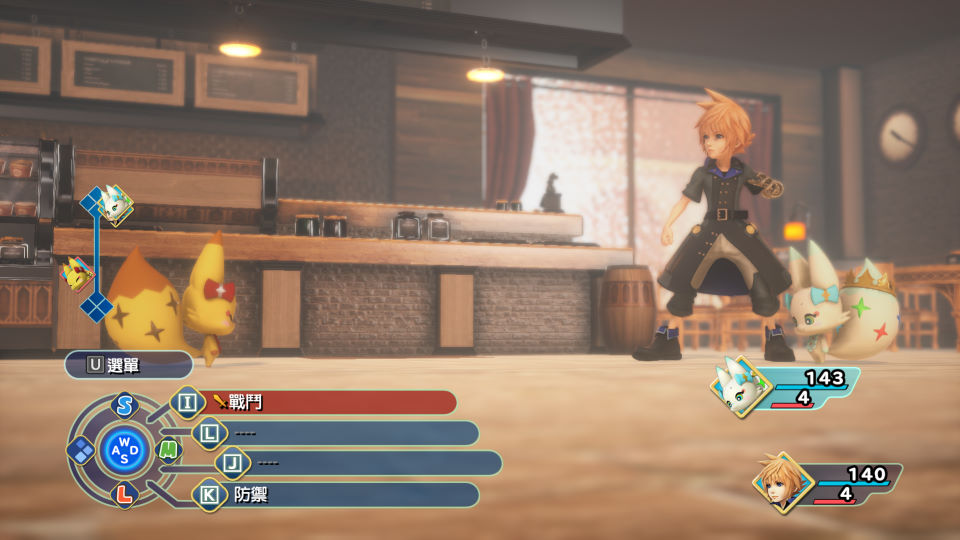
Task: Open the 選單 menu button
Action: [128, 365]
